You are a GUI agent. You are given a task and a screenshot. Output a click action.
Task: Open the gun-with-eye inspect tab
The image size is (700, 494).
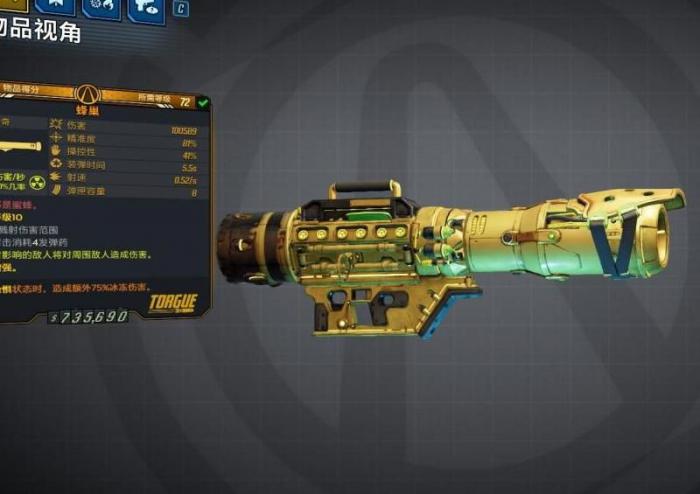pos(145,8)
